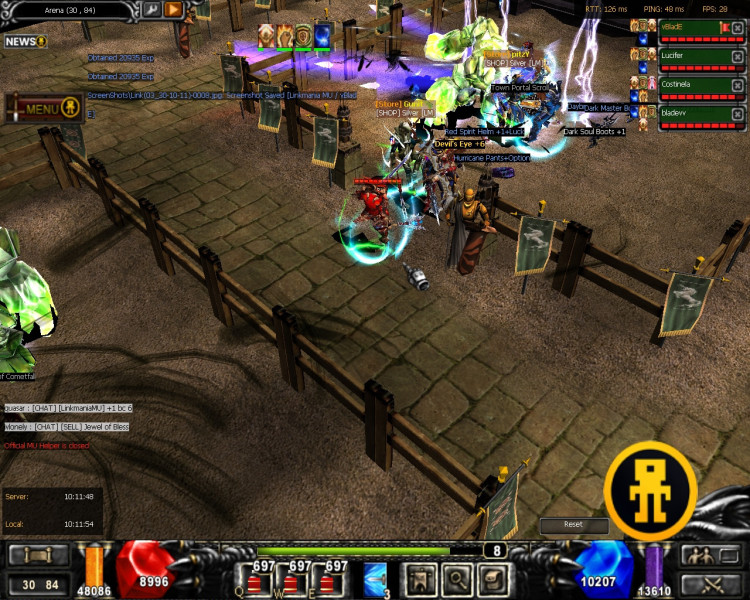
Task: Click the wrench settings icon
Action: [151, 10]
